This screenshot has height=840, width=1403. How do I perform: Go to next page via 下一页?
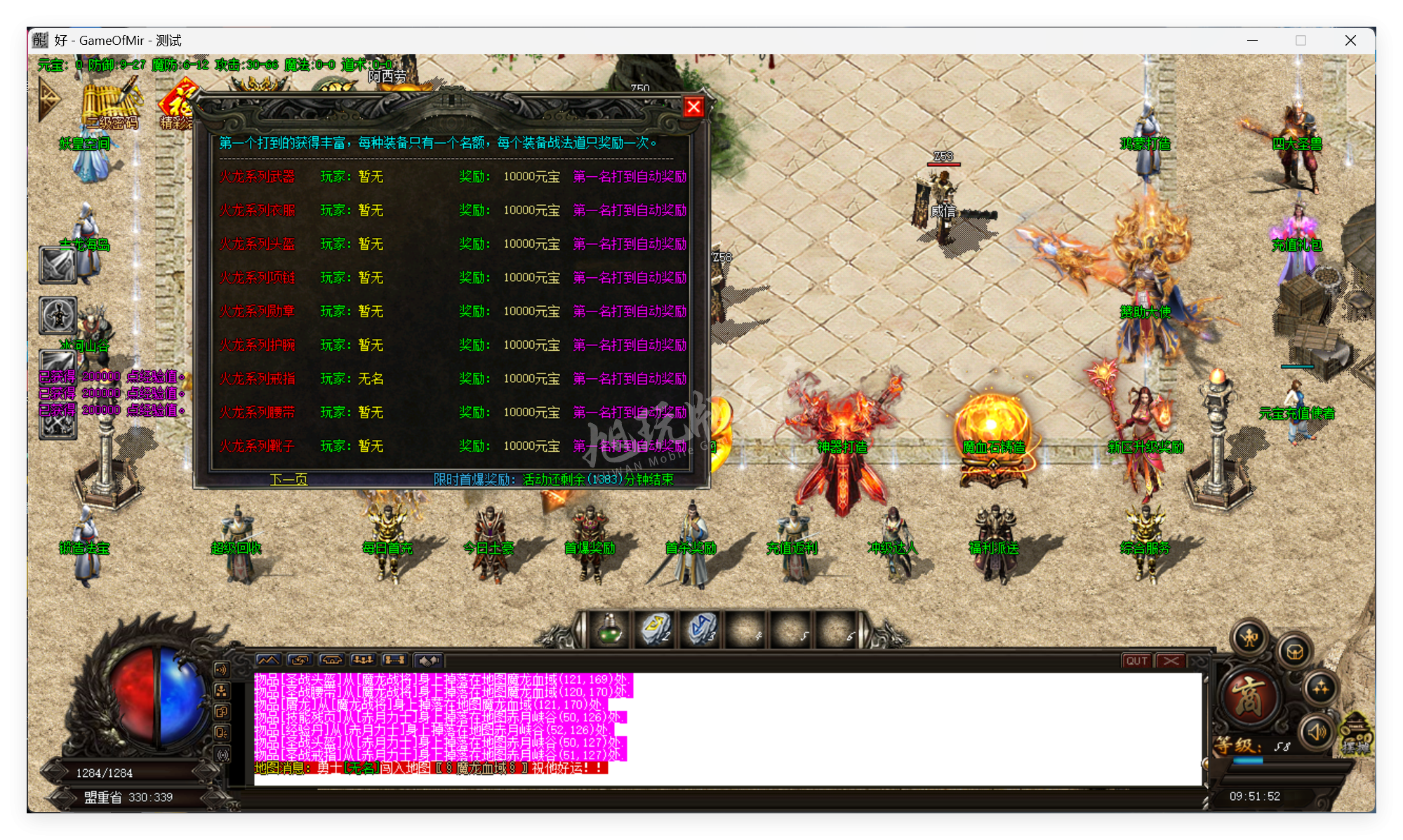(x=288, y=479)
